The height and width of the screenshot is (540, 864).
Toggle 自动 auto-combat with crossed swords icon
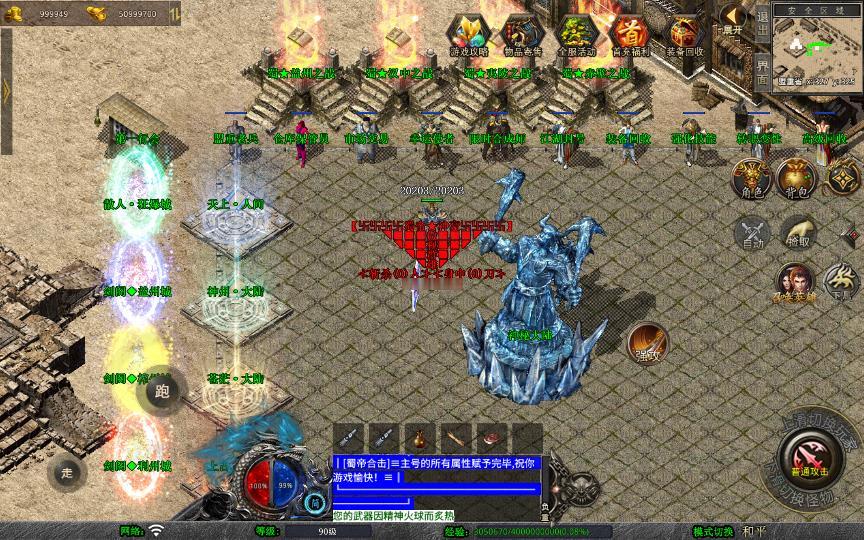[x=751, y=233]
